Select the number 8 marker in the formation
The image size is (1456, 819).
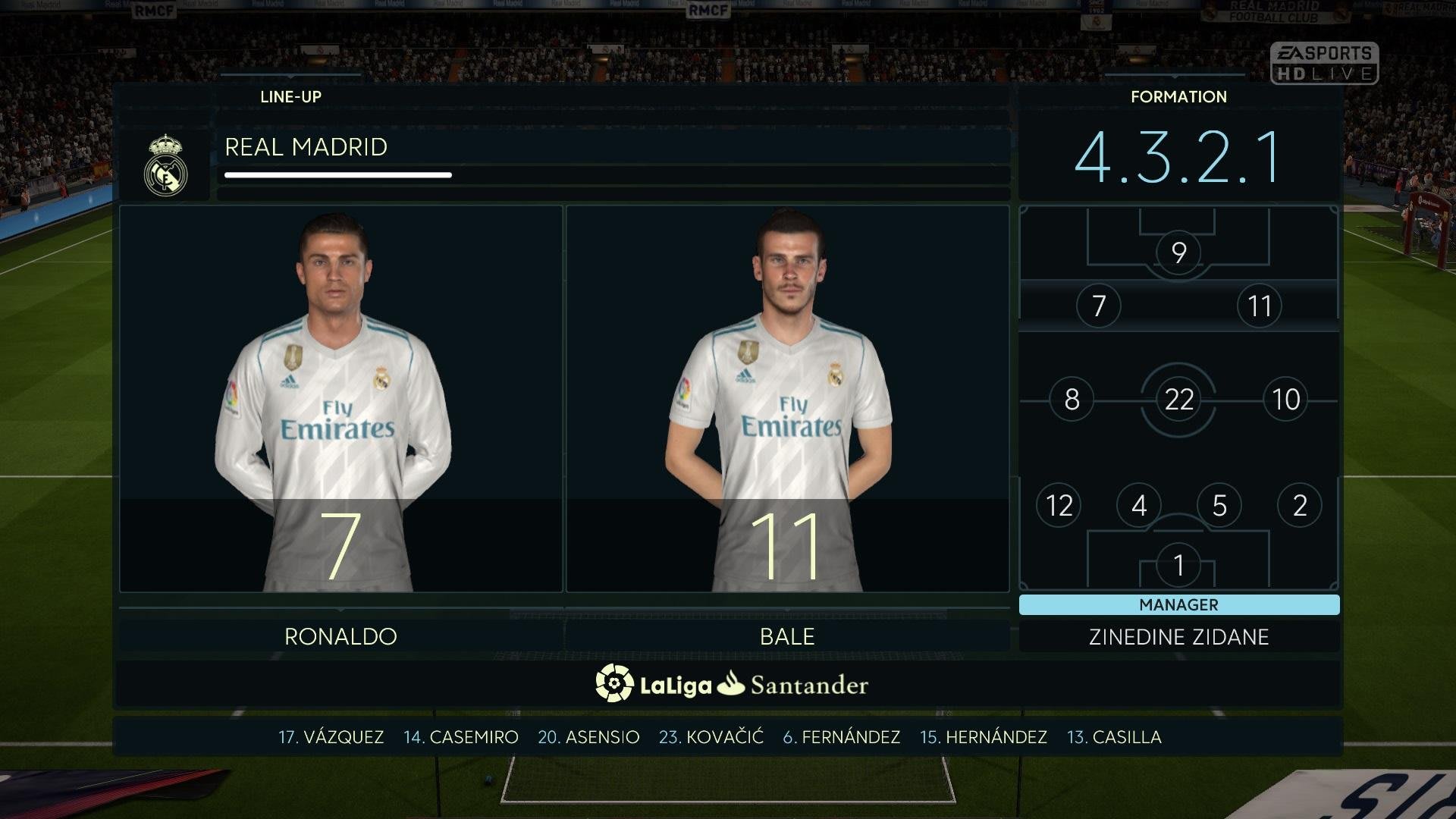click(x=1072, y=399)
